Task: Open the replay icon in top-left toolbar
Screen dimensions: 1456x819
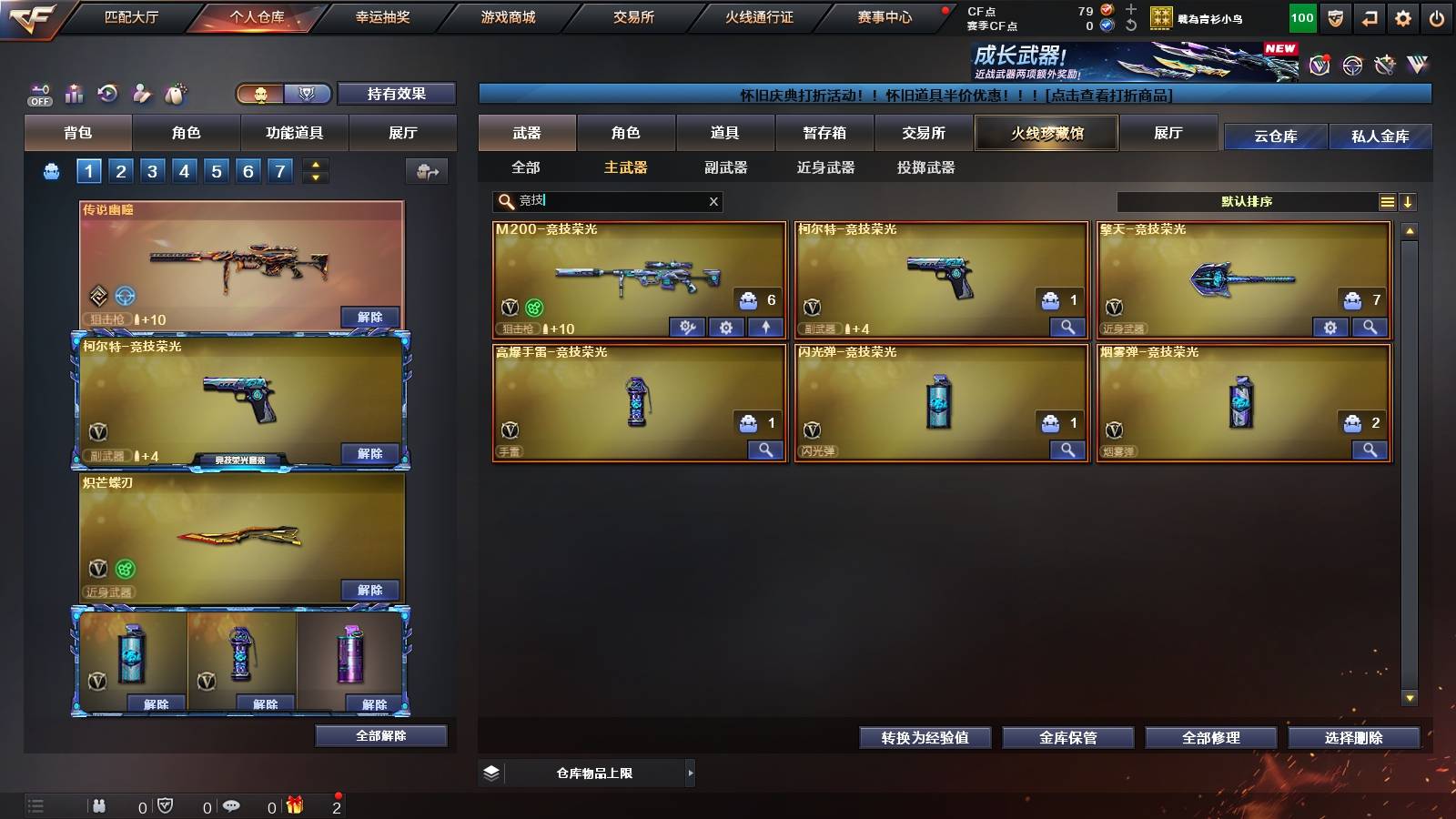Action: (108, 94)
